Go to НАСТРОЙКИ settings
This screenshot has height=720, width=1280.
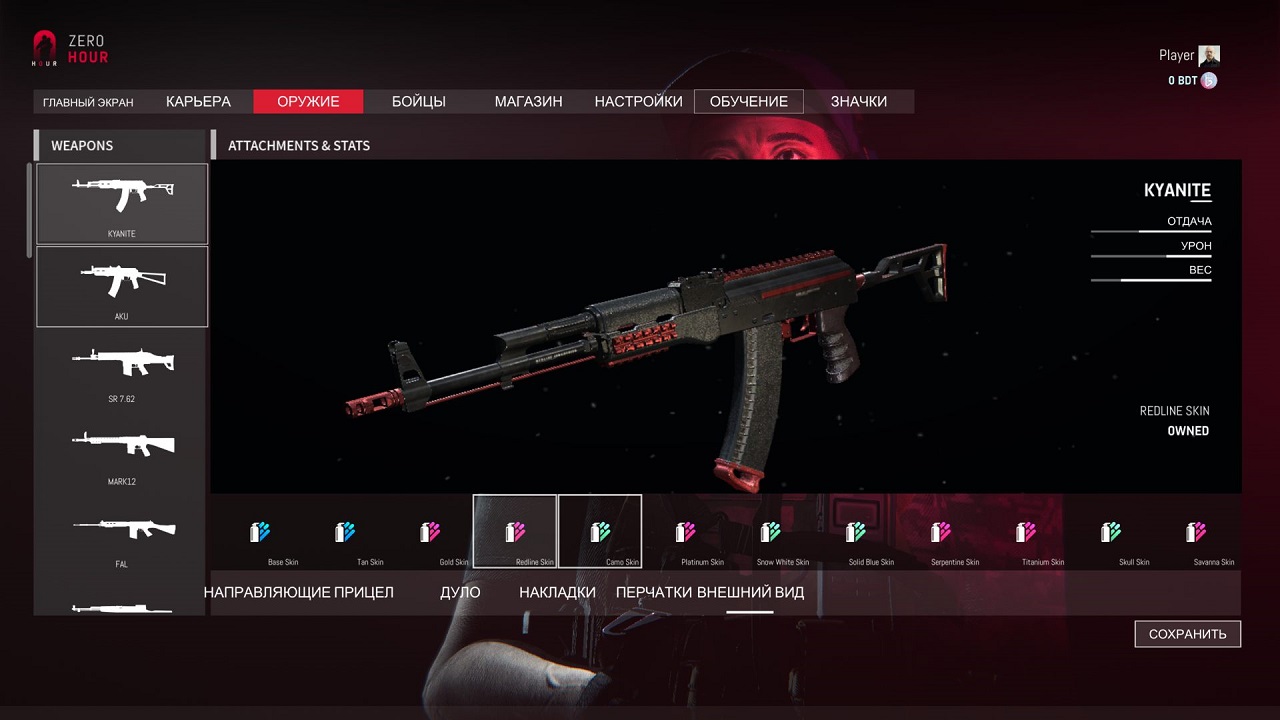(638, 101)
